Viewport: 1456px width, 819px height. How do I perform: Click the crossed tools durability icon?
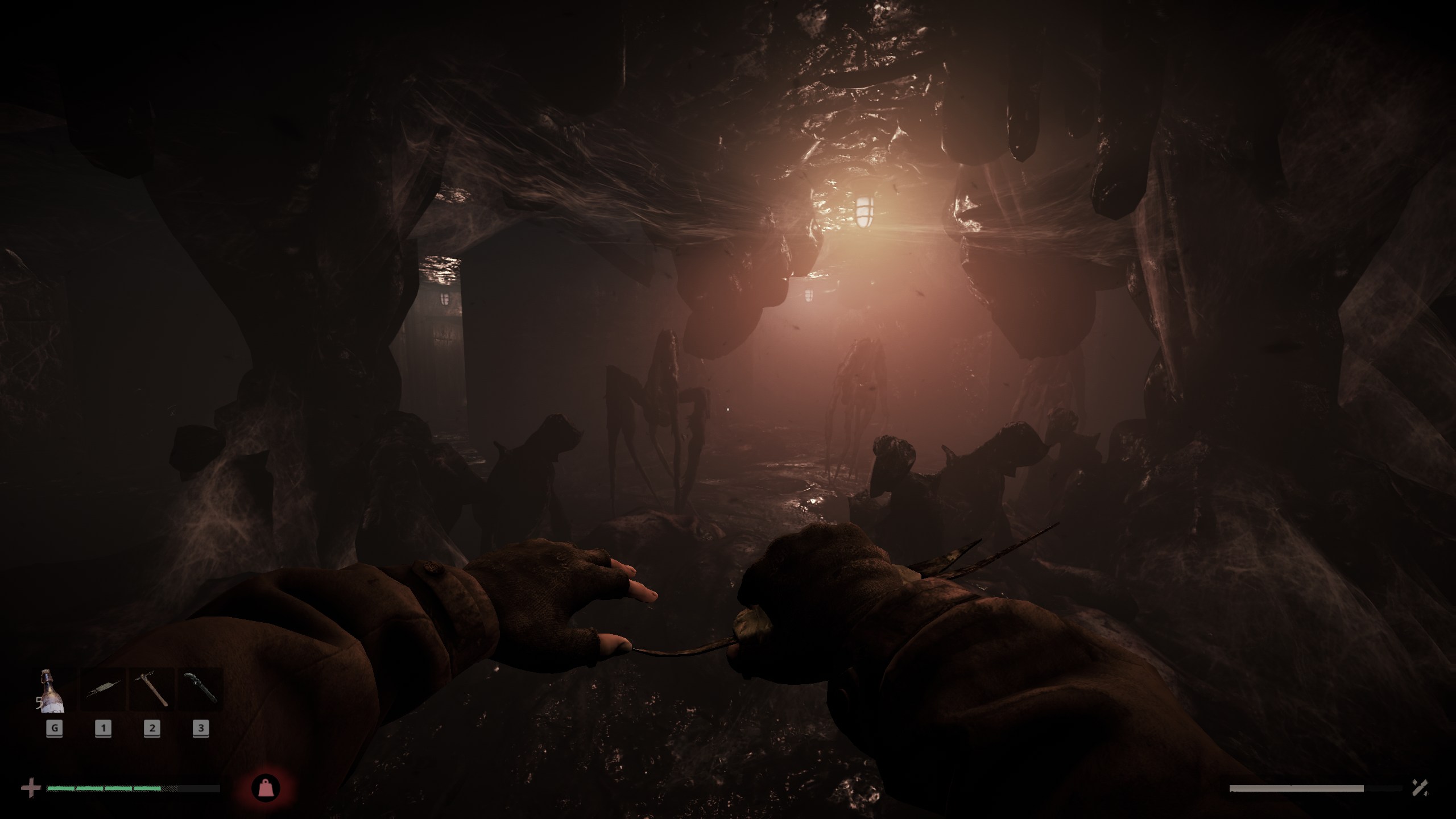pyautogui.click(x=1421, y=788)
